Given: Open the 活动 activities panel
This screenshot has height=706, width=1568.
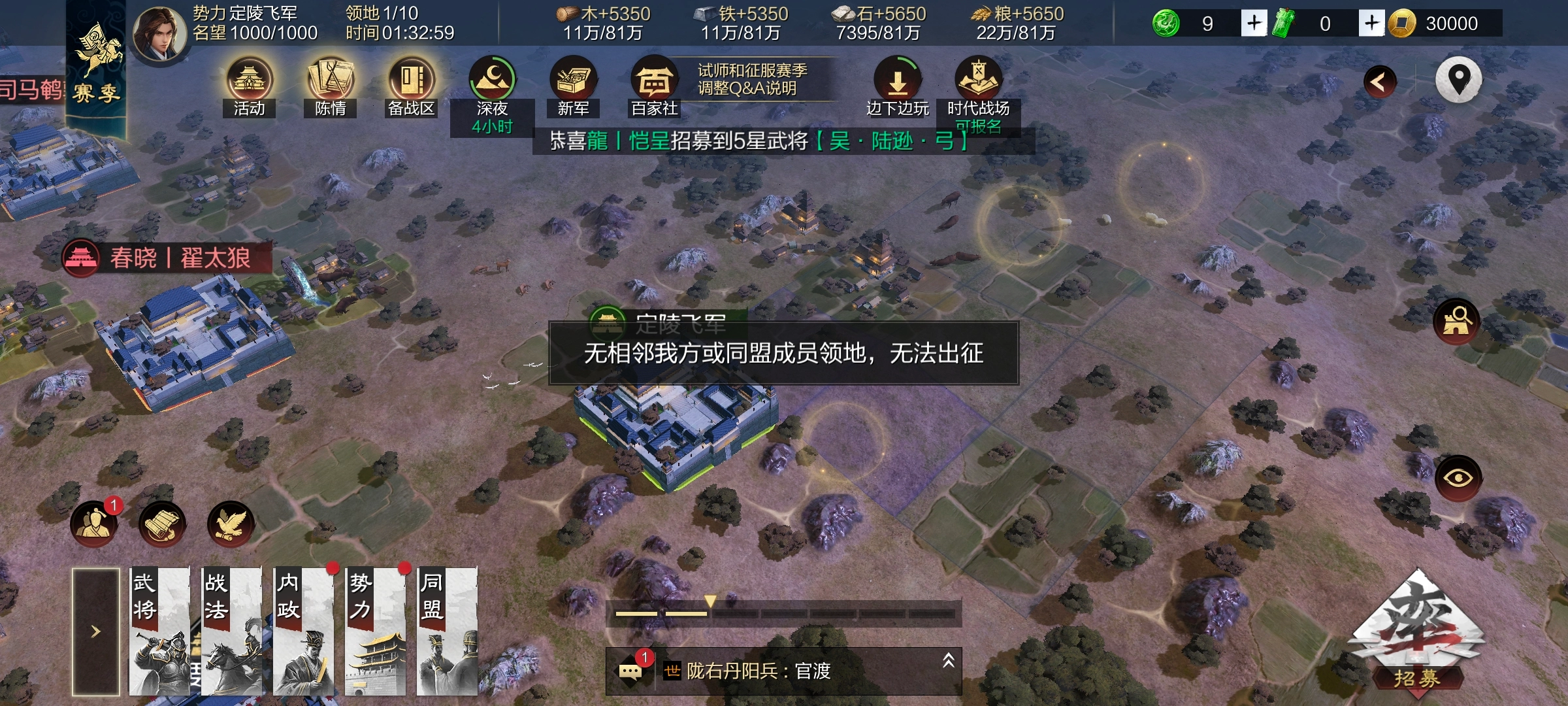Looking at the screenshot, I should pyautogui.click(x=251, y=82).
